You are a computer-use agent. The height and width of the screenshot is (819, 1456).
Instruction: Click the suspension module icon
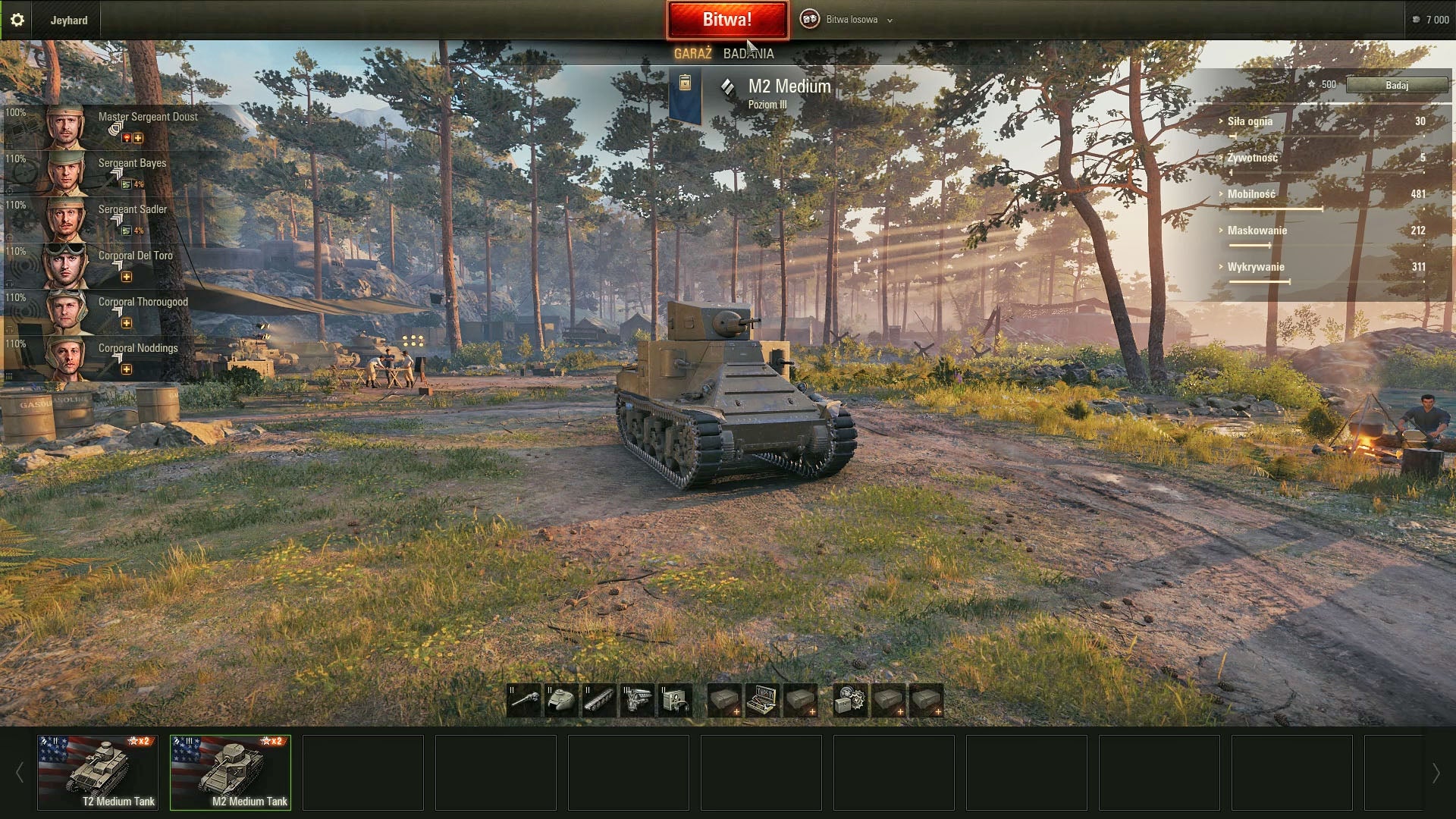coord(599,699)
